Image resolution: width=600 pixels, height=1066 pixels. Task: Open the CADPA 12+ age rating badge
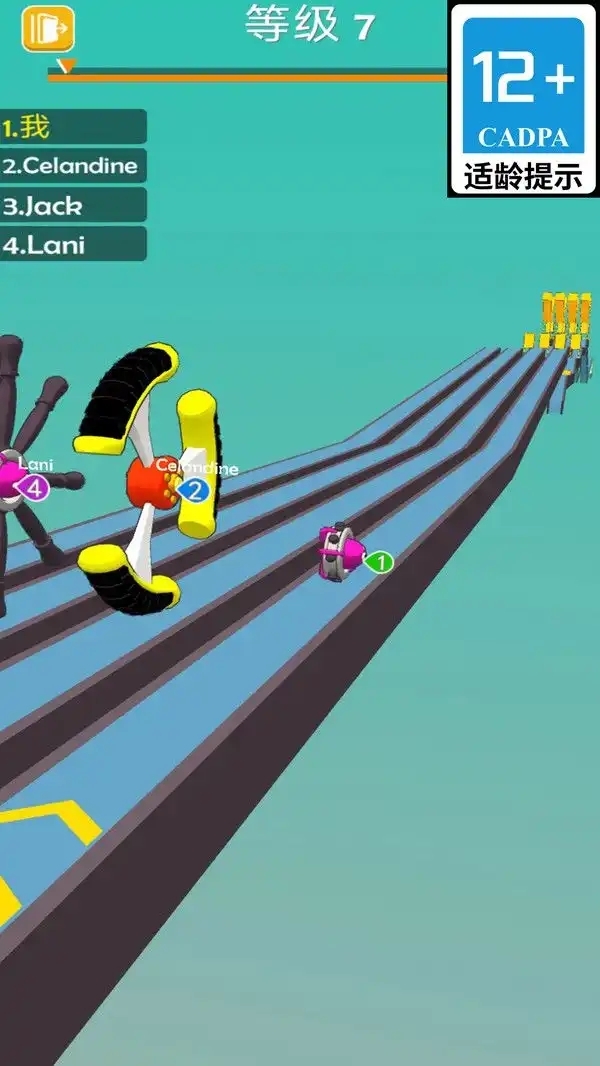coord(523,99)
